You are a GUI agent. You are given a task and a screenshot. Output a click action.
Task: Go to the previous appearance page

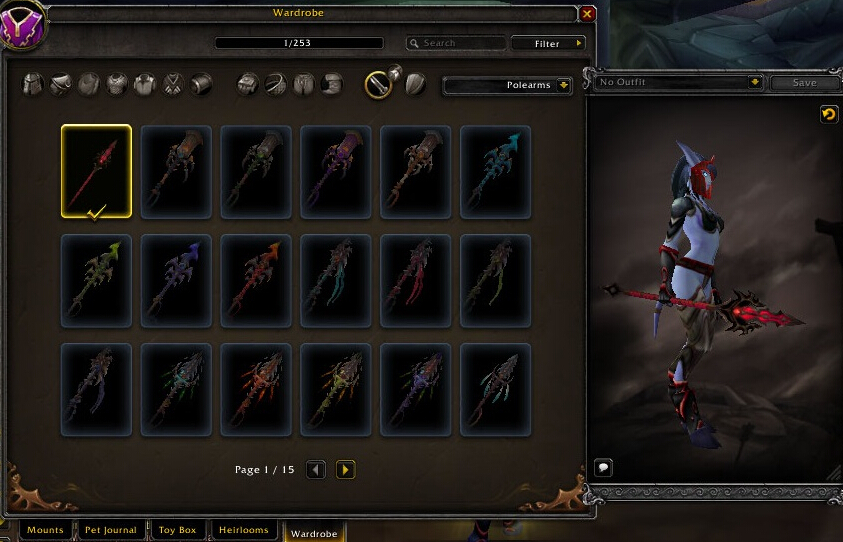click(316, 469)
